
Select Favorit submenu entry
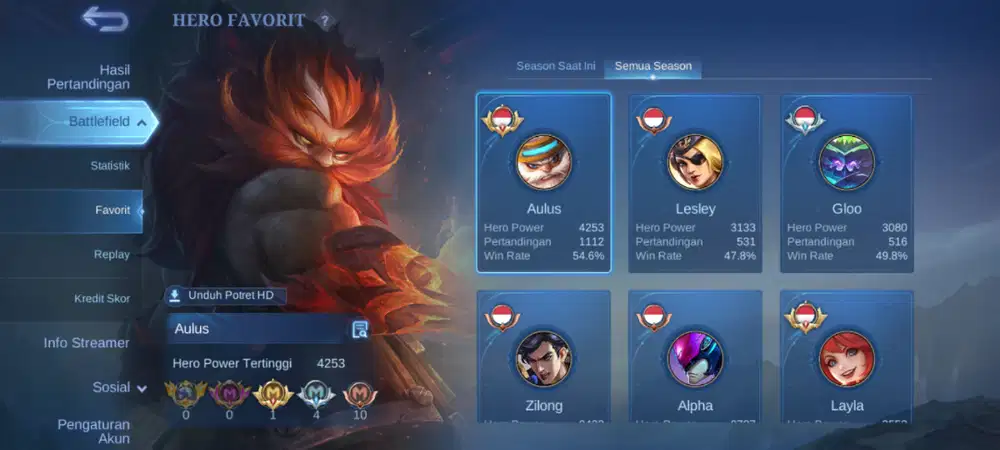(112, 210)
